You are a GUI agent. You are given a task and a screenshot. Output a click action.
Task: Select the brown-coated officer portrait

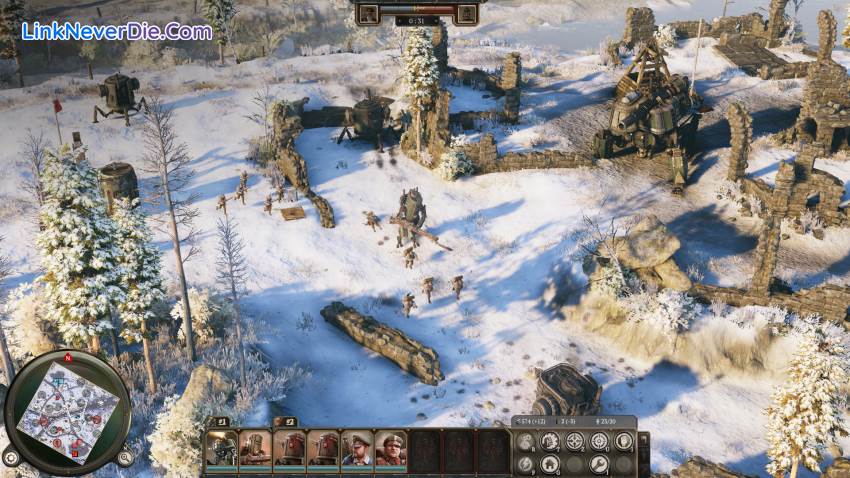[x=391, y=448]
